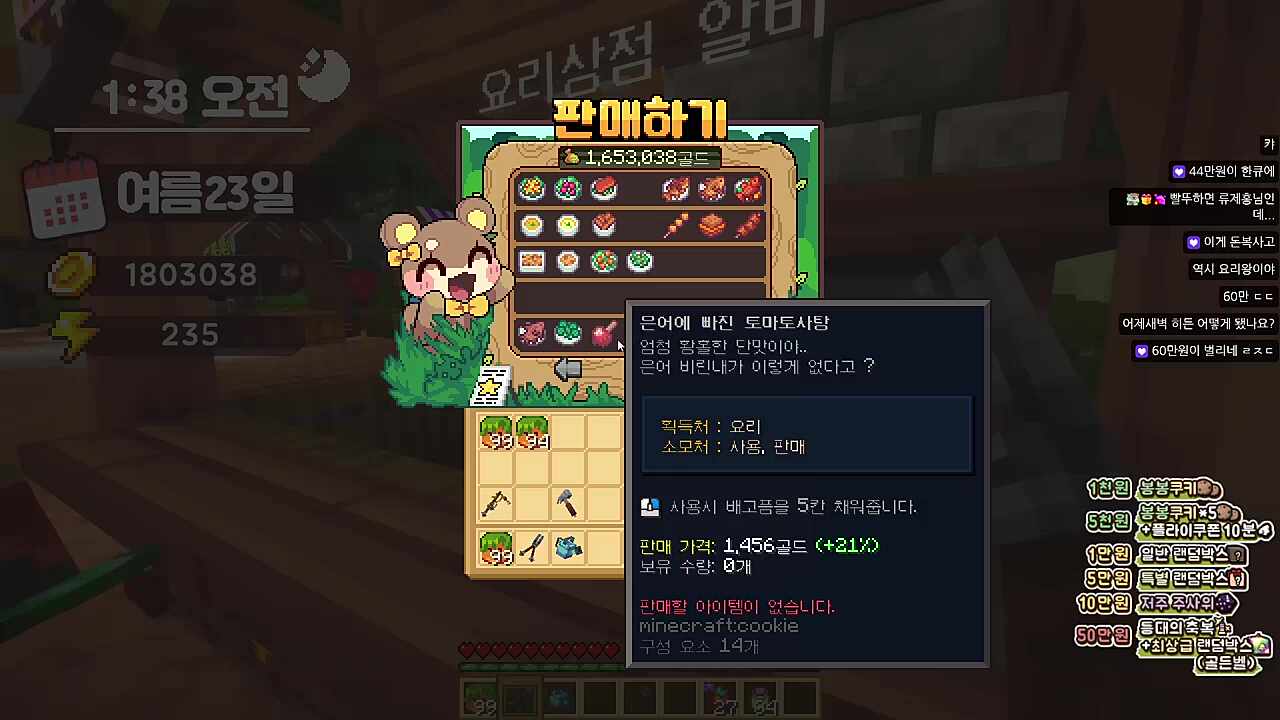
Task: Select the grilled meat skewer in the second row
Action: [675, 224]
